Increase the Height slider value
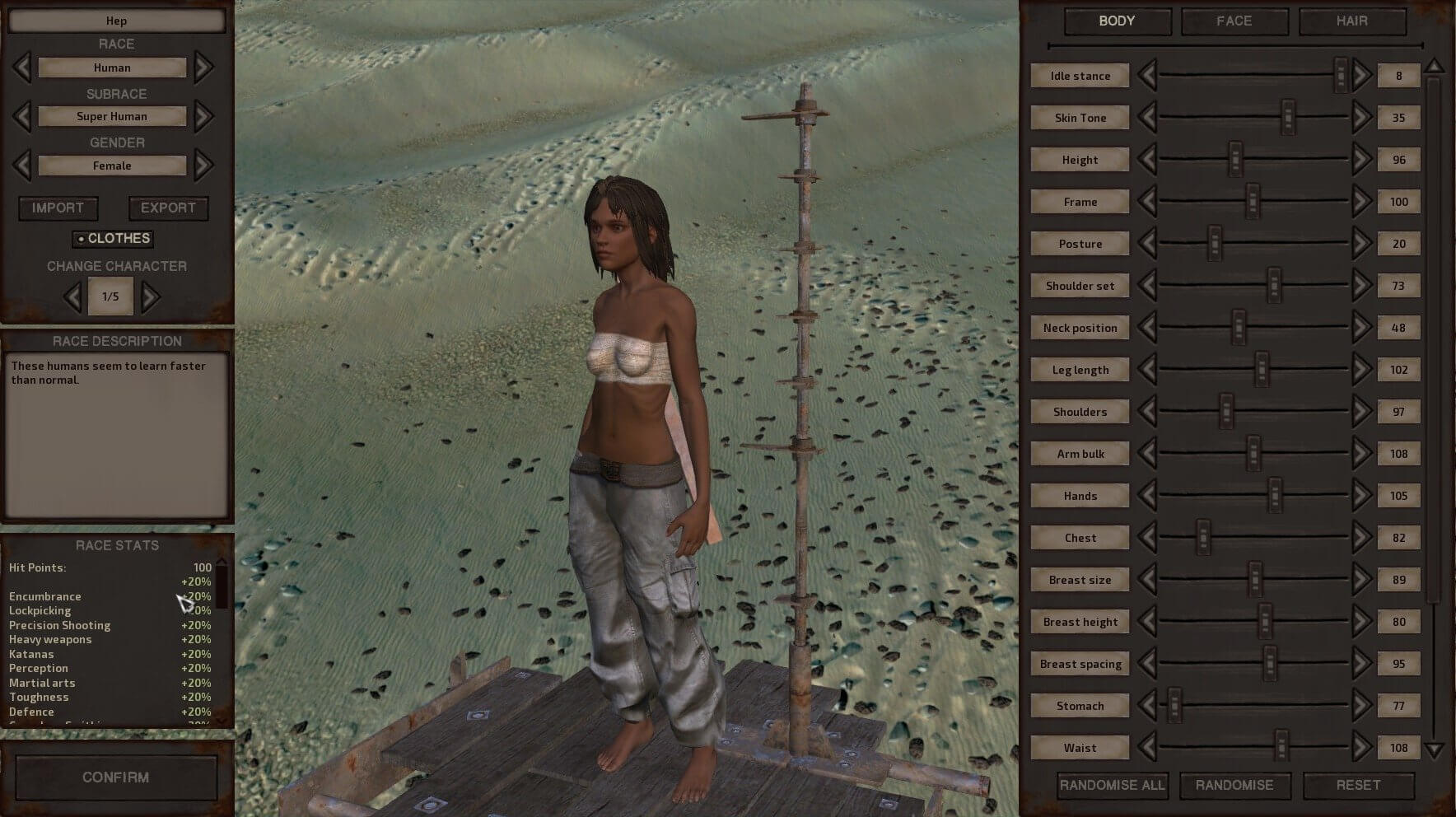 click(1362, 160)
